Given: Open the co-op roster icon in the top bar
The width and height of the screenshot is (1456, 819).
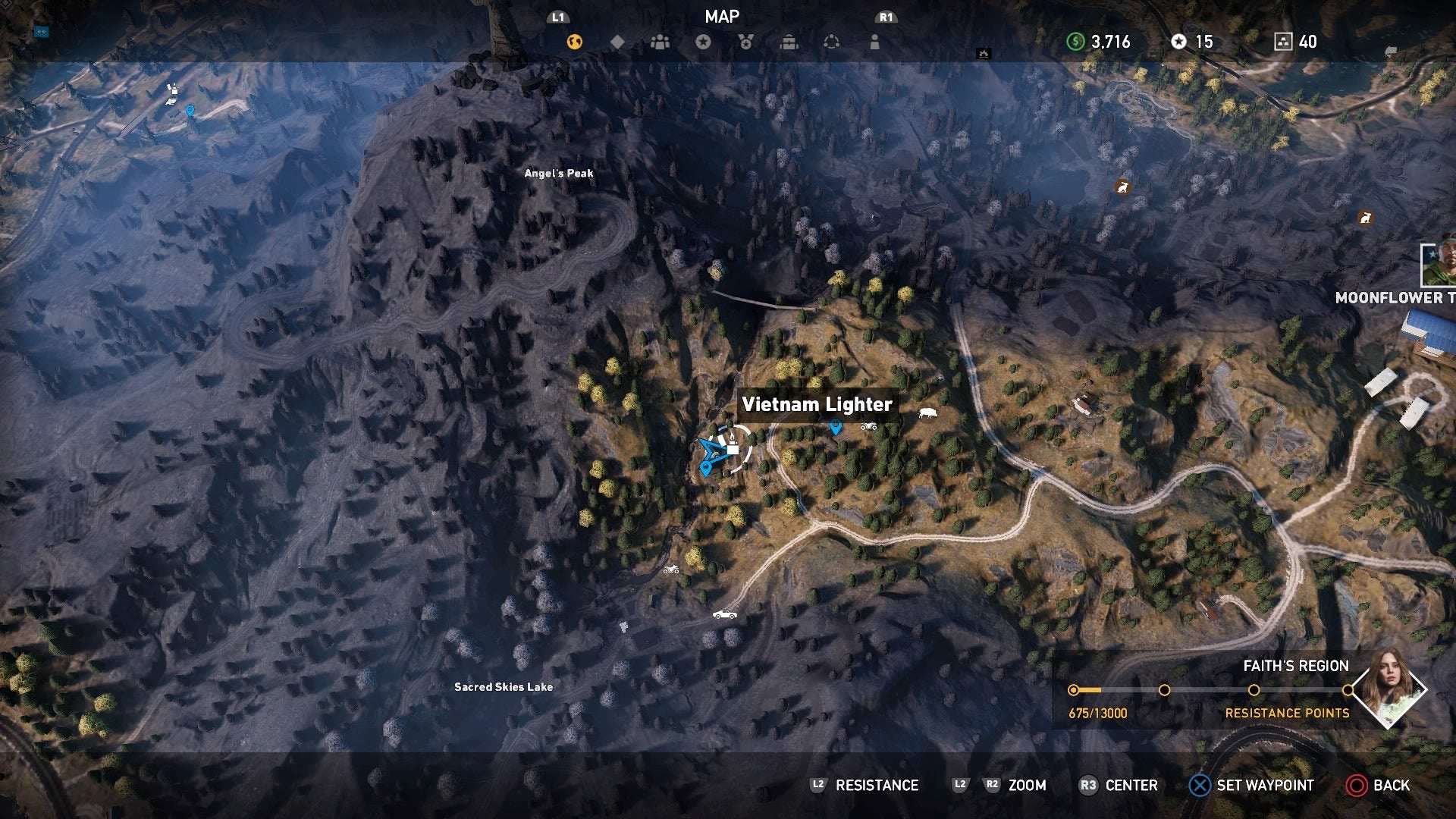Looking at the screenshot, I should click(661, 42).
